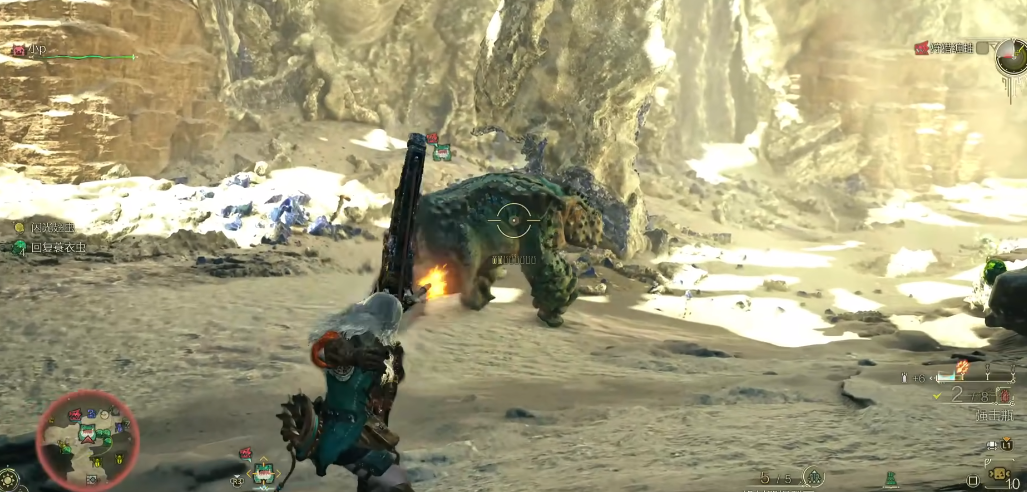
Task: Select the green monster target icon above the monster
Action: tap(442, 152)
